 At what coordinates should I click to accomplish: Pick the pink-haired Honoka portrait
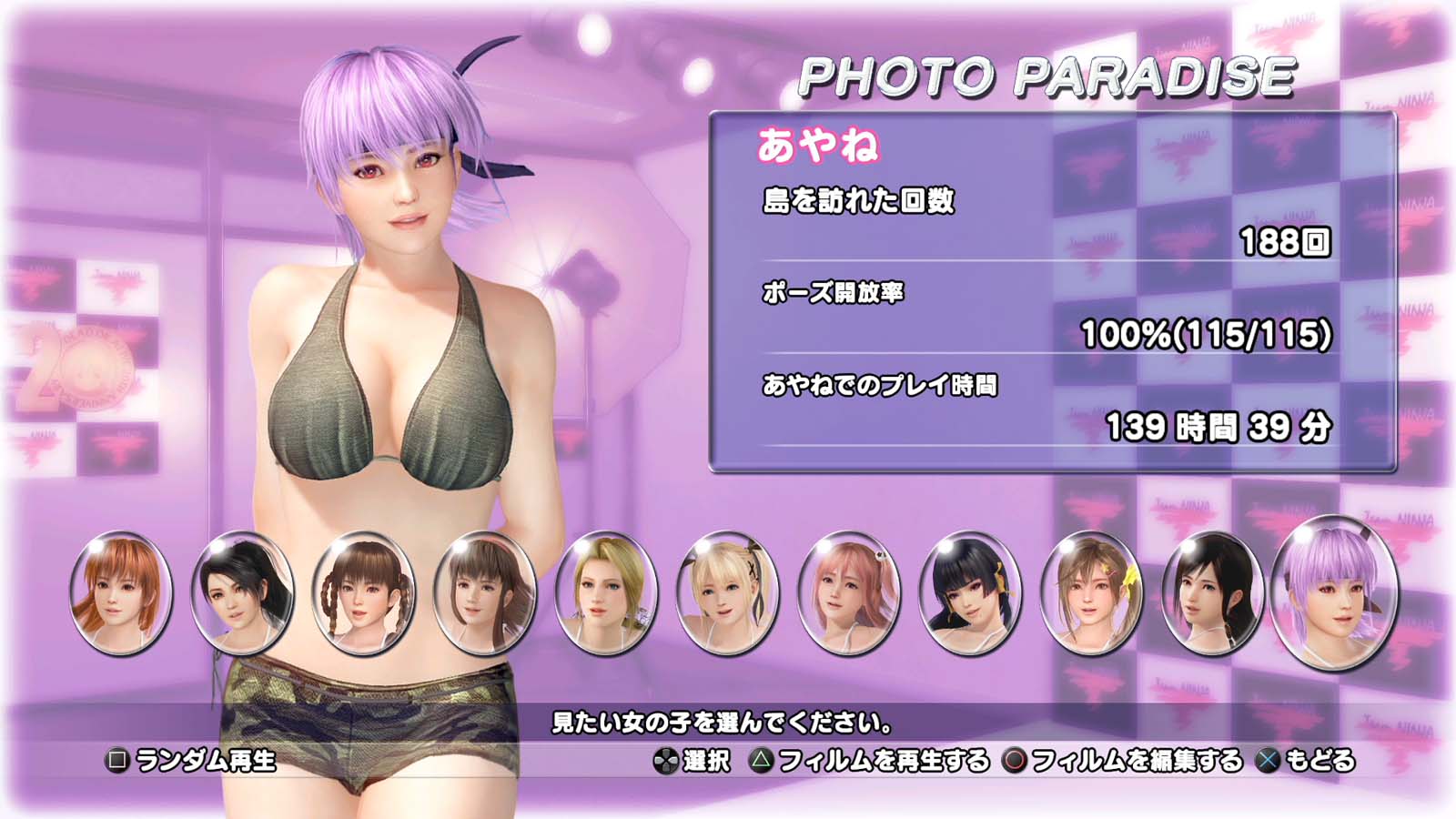coord(848,592)
